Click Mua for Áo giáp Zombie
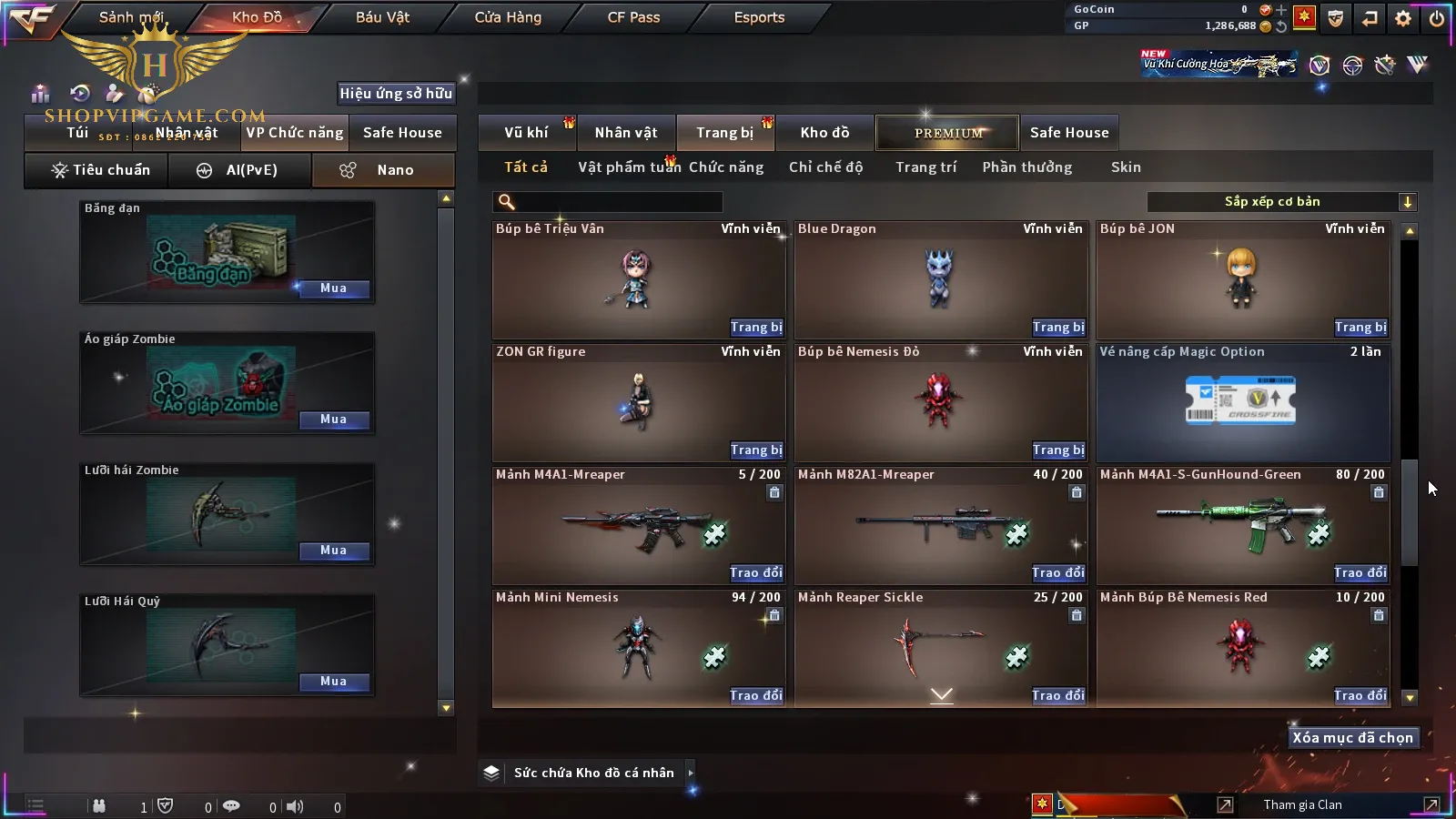1456x819 pixels. (x=333, y=420)
